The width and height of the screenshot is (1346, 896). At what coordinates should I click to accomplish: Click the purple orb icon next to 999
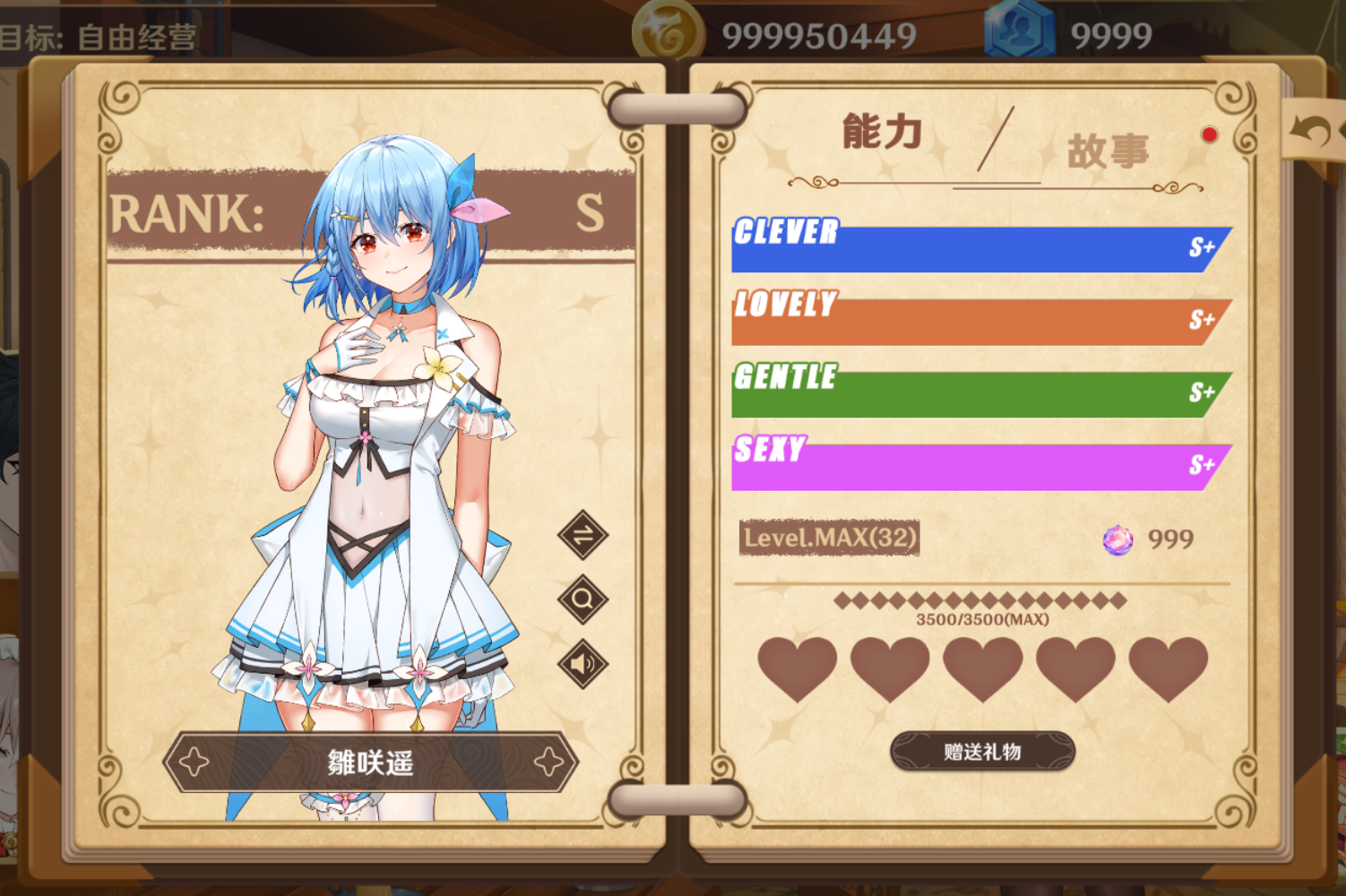tap(1117, 539)
